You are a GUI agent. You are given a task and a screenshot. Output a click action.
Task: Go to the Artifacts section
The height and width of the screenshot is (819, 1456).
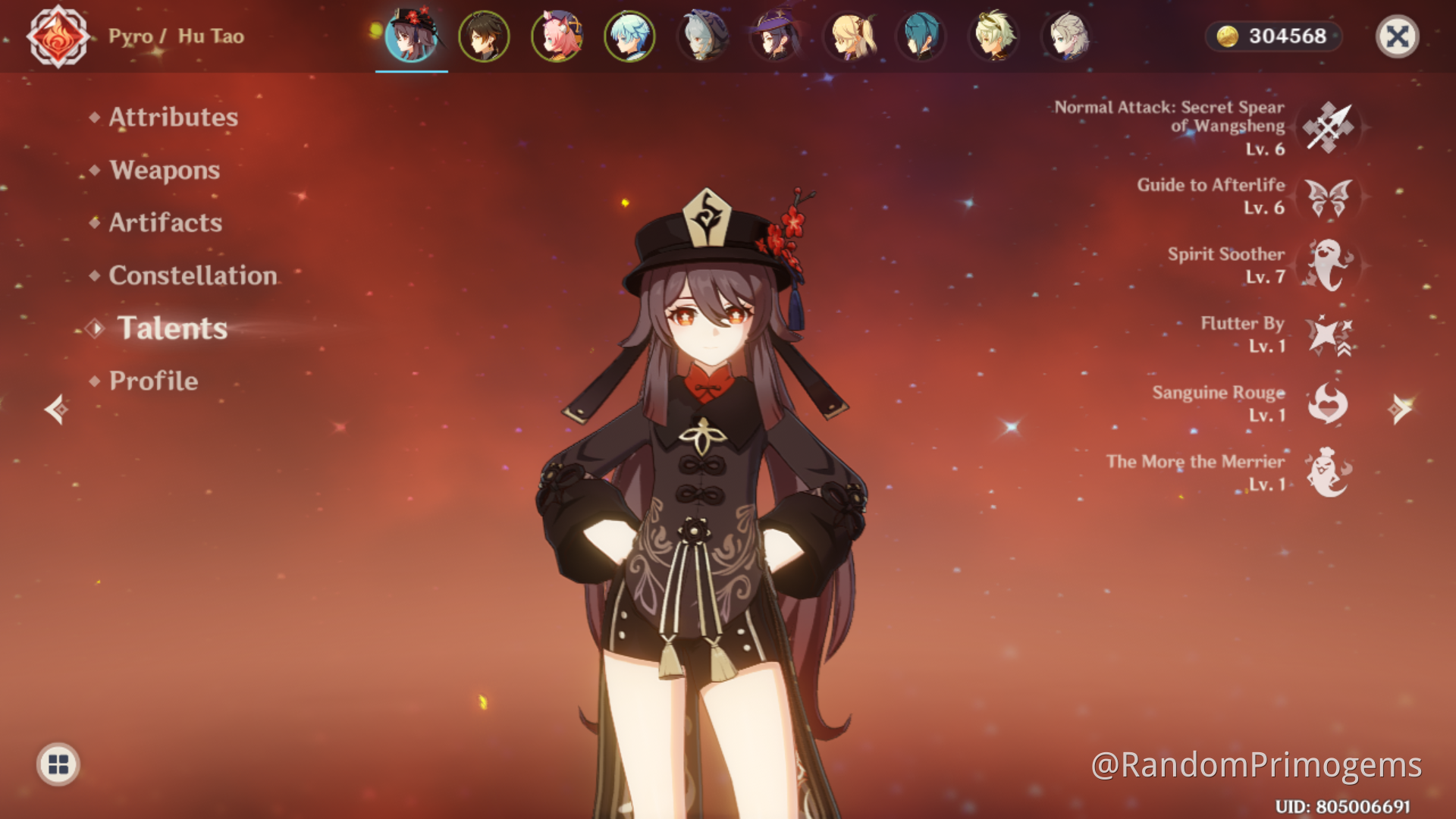tap(165, 222)
